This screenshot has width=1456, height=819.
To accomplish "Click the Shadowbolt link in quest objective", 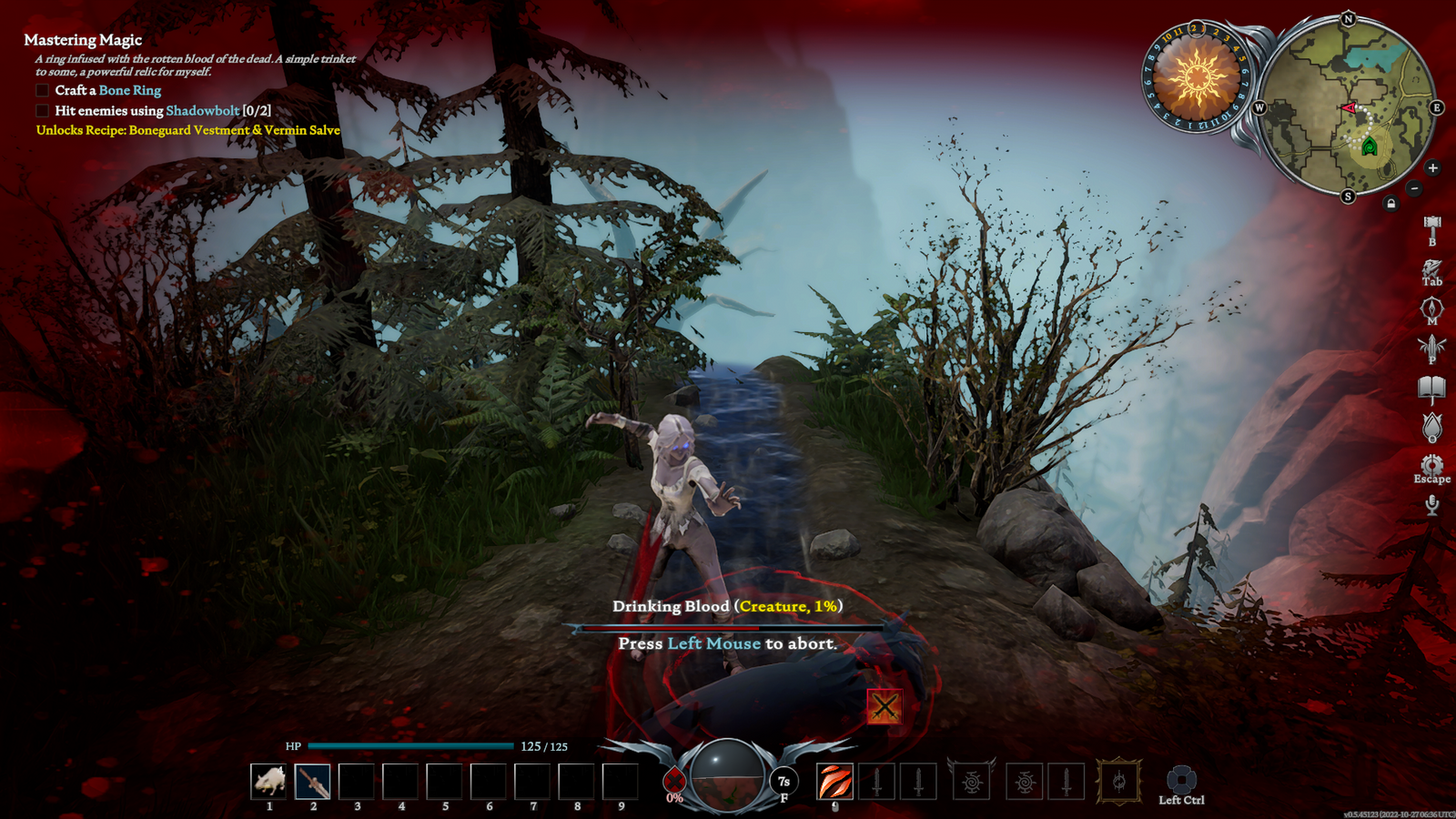I will pos(203,111).
